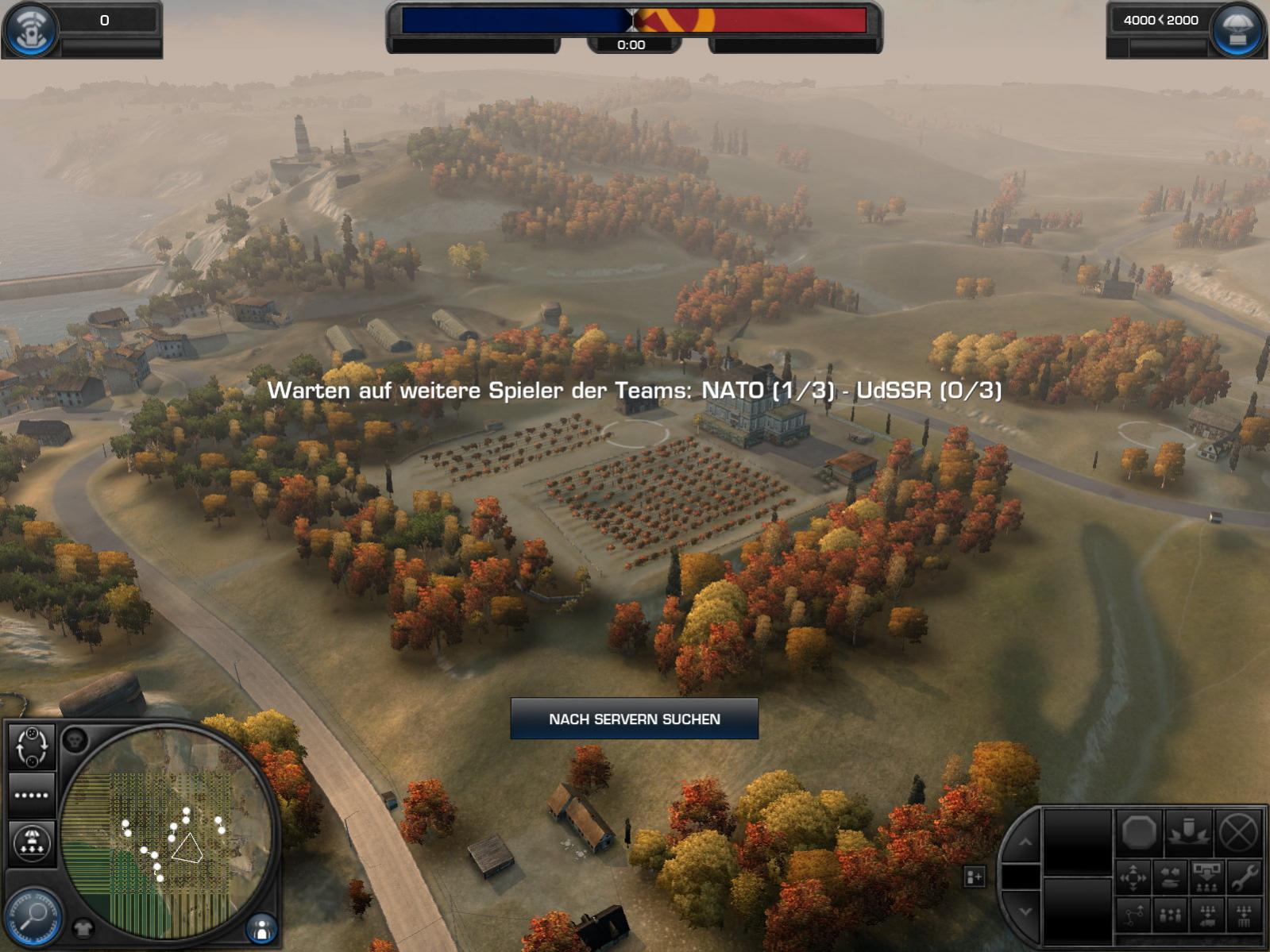
Task: Activate the crossed-circle hold fire command
Action: (x=1237, y=832)
